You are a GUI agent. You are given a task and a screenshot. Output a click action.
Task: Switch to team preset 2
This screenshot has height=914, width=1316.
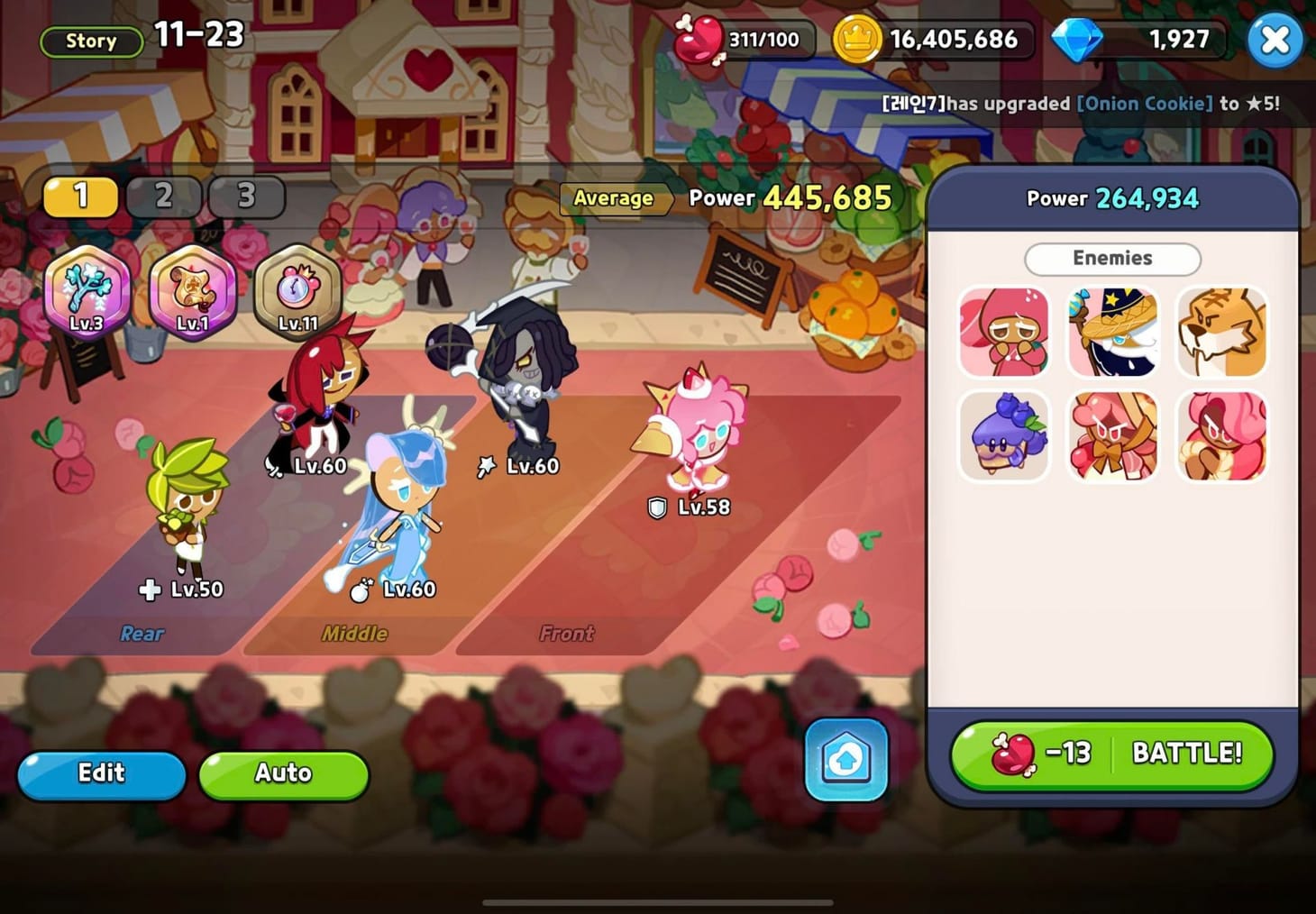click(163, 196)
